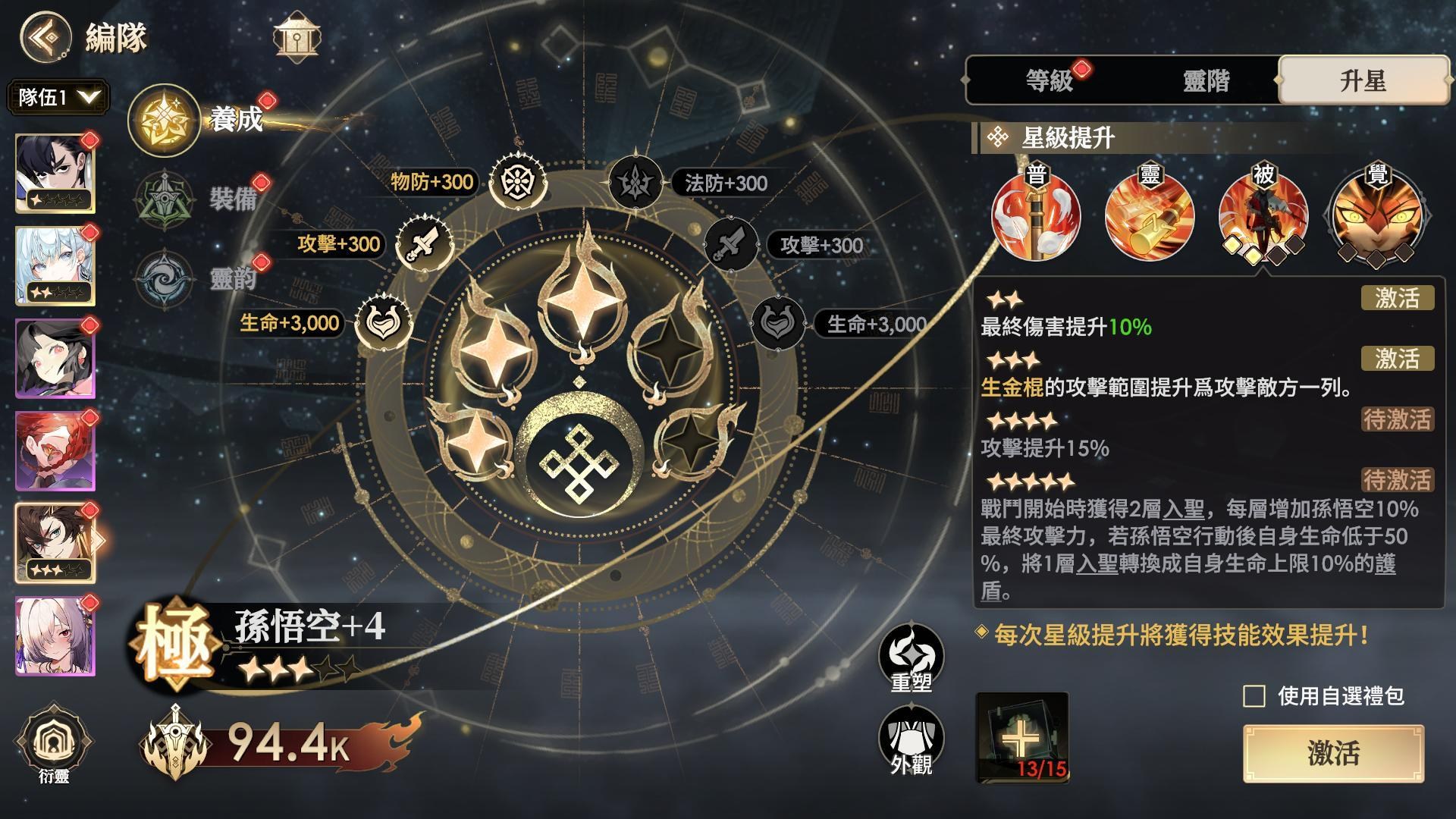Select the white-haired blue-eyed character portrait
The width and height of the screenshot is (1456, 819).
coord(55,266)
